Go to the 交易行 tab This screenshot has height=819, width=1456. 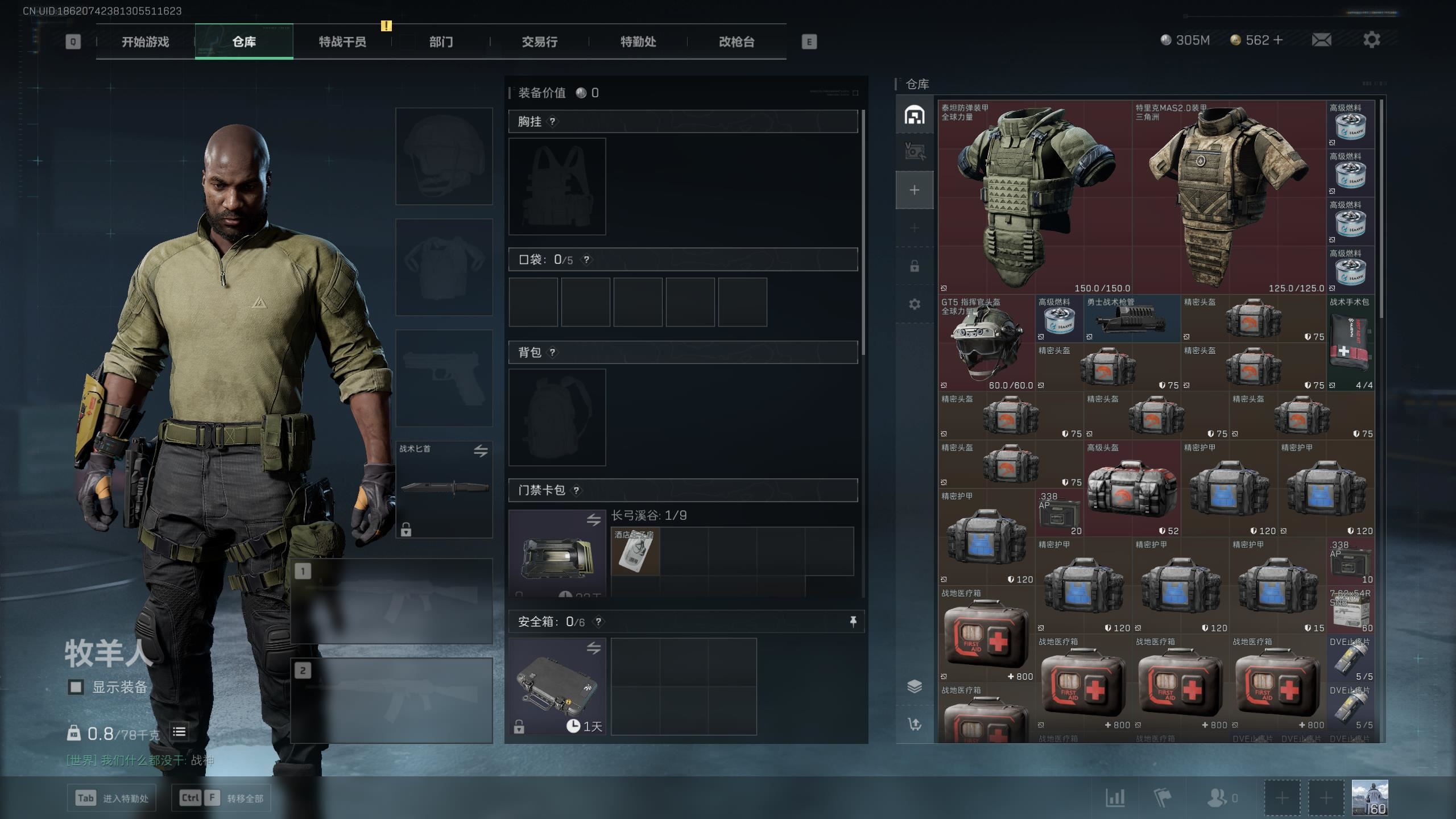539,42
